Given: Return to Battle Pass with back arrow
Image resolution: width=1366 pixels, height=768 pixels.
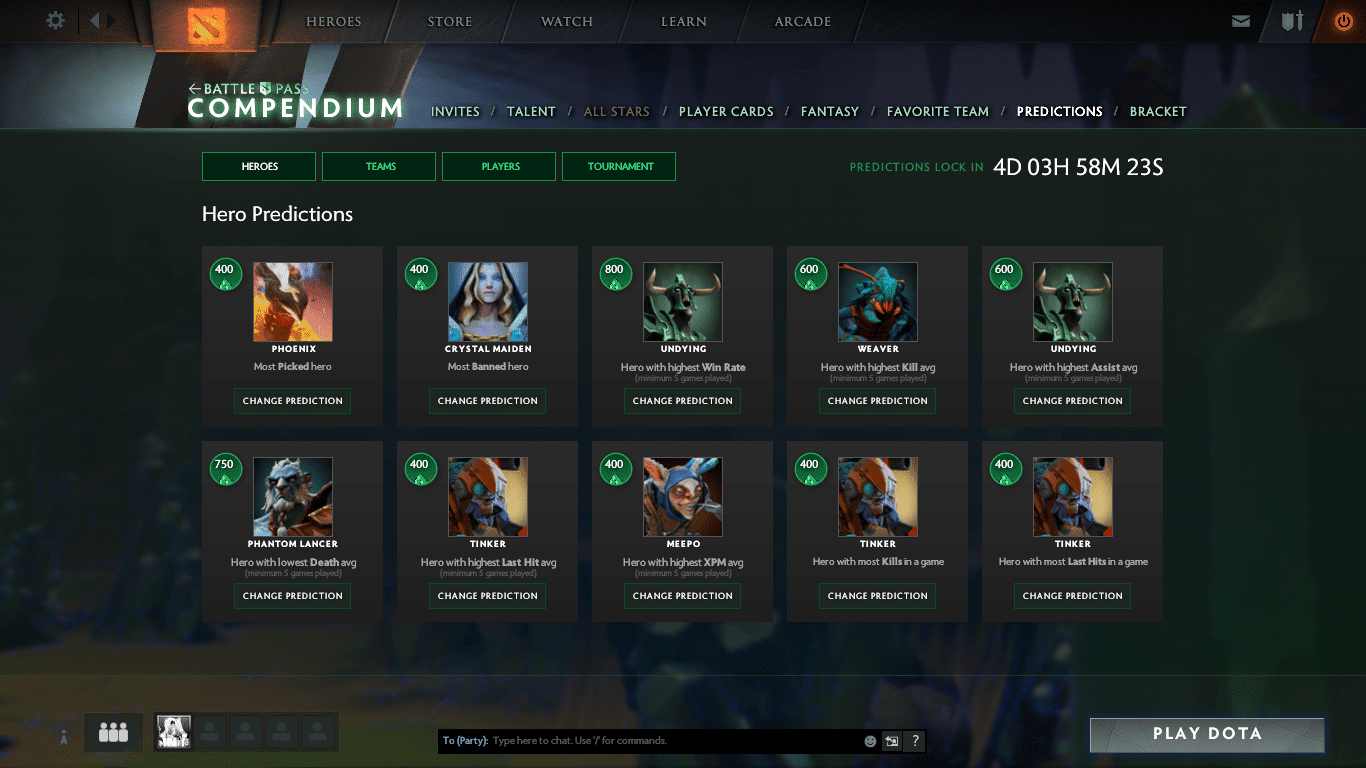Looking at the screenshot, I should point(195,89).
